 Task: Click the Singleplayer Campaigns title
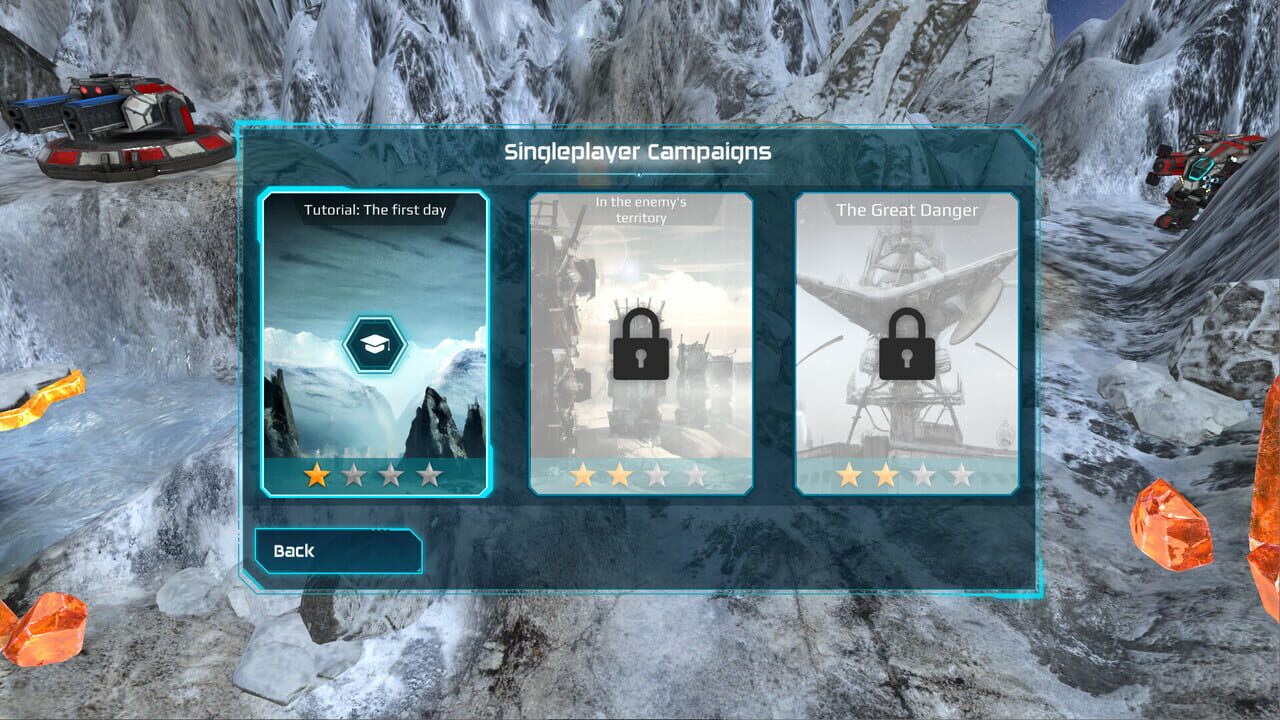coord(639,151)
